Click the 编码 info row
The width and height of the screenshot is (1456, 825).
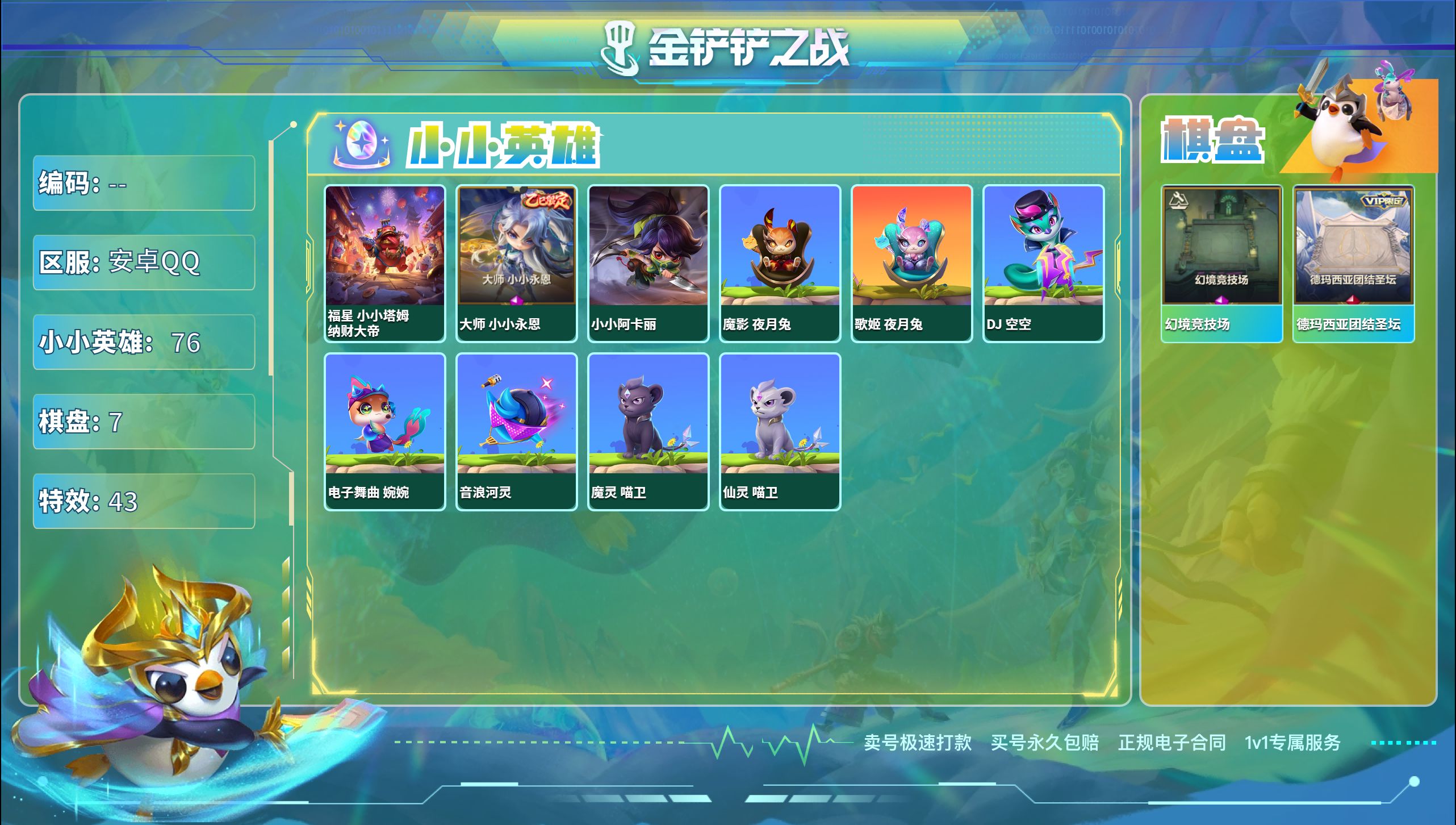(x=144, y=183)
